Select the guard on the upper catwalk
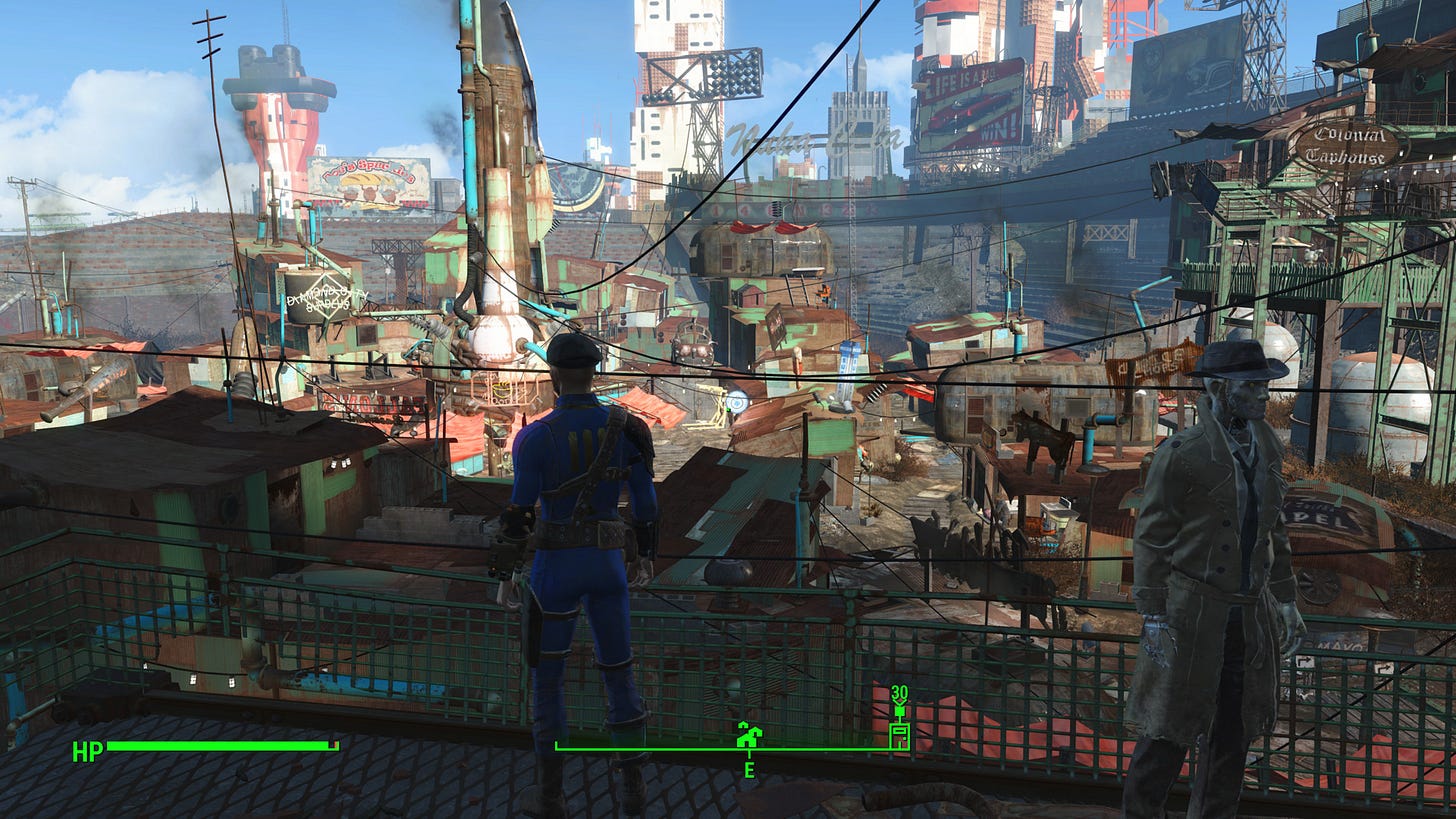 825,293
